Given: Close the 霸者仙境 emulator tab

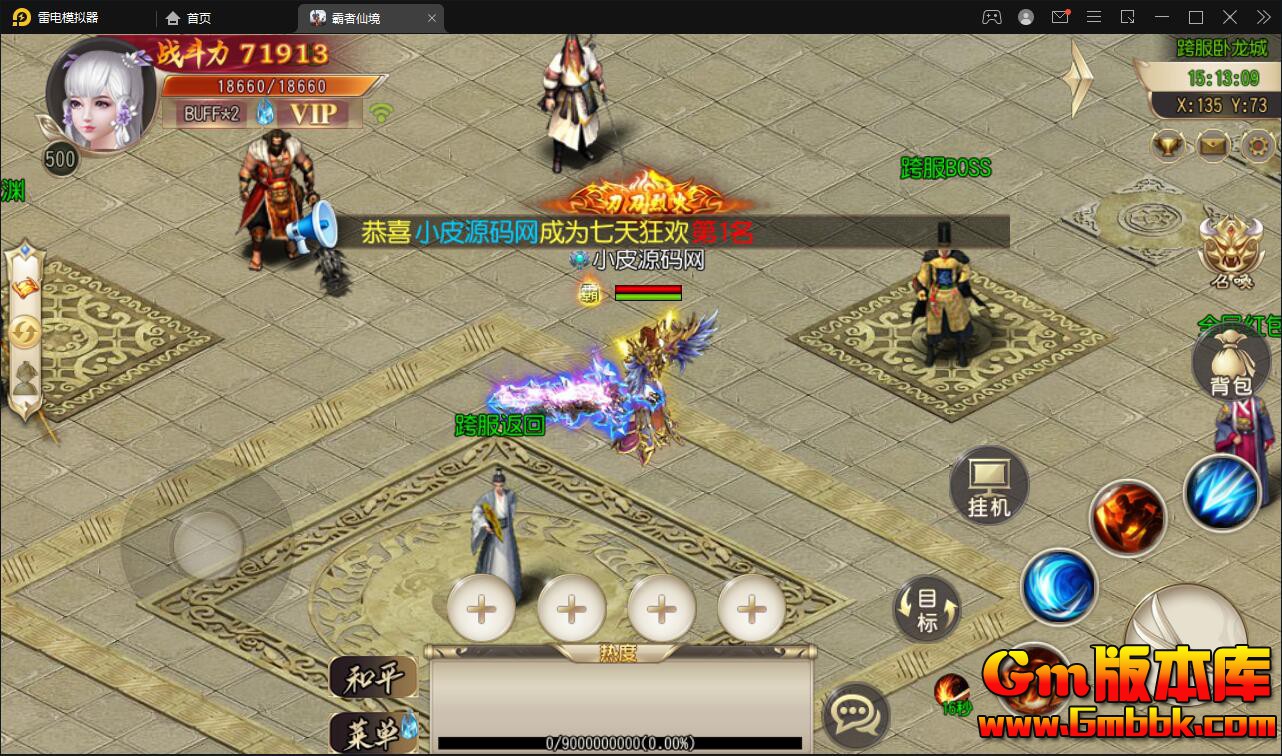Looking at the screenshot, I should point(432,18).
